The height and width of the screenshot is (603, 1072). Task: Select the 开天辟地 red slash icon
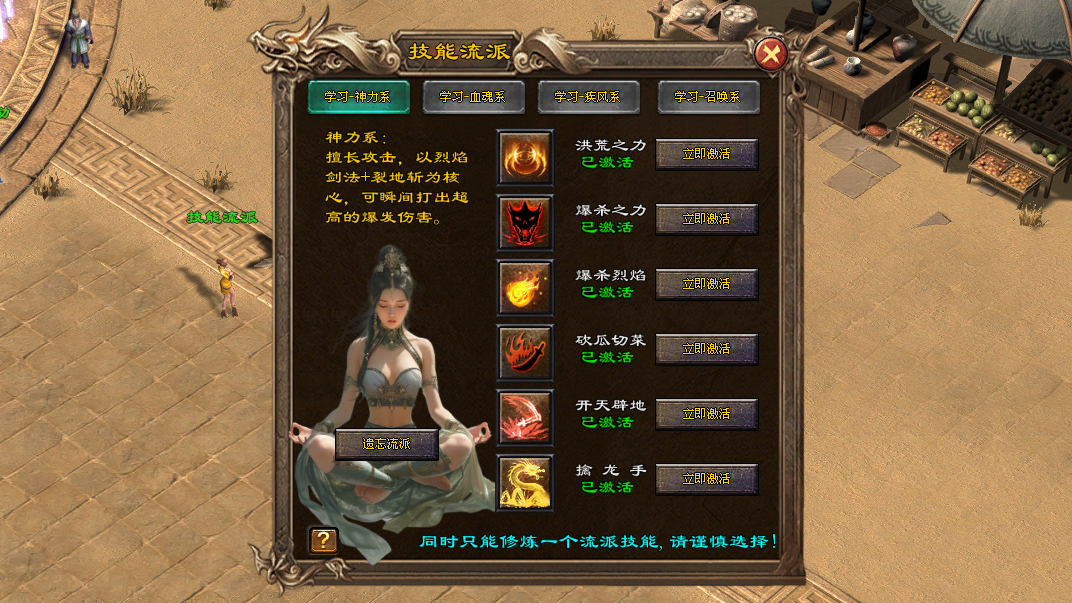point(524,418)
